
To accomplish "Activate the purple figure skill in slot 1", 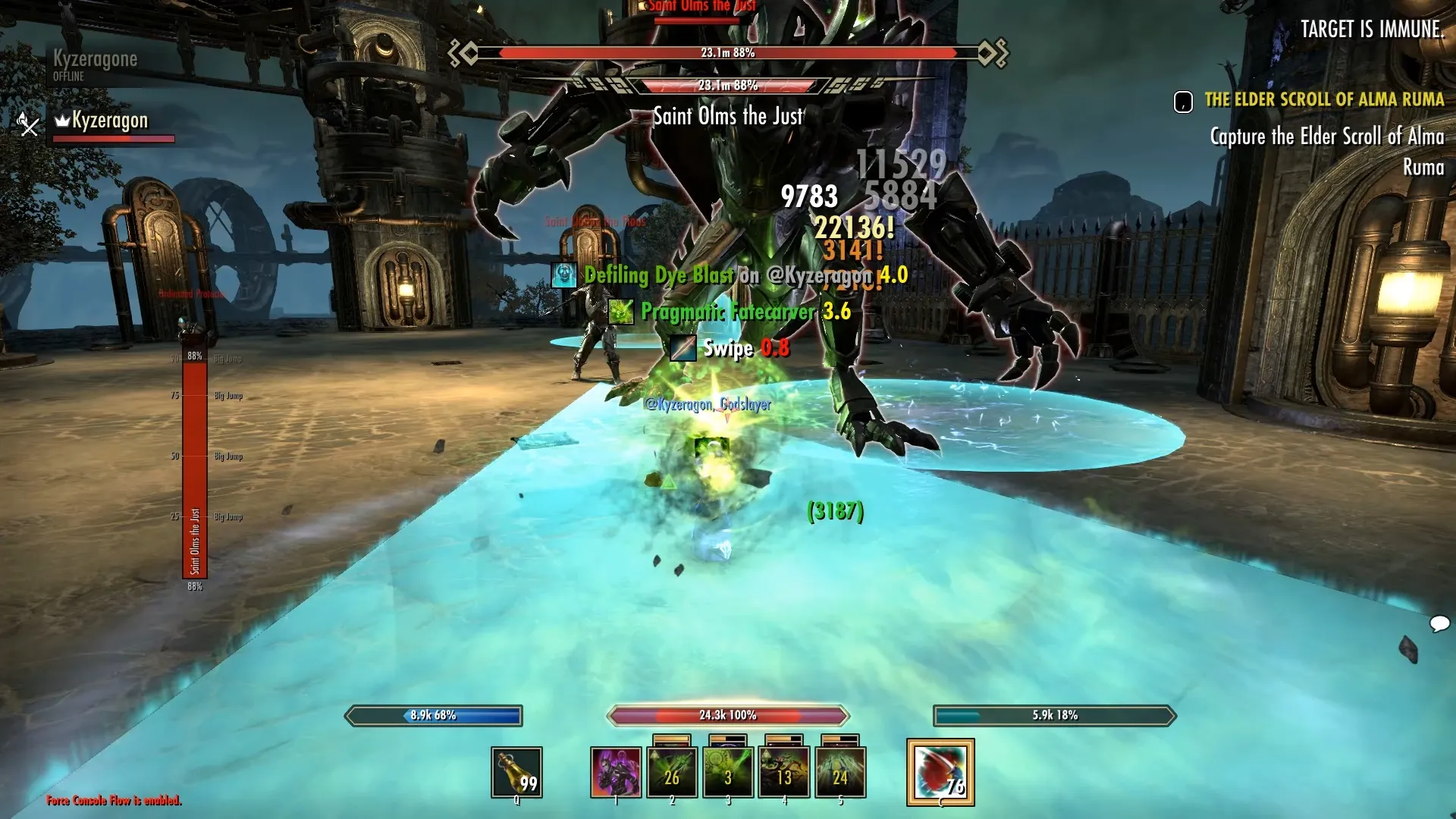I will (616, 772).
